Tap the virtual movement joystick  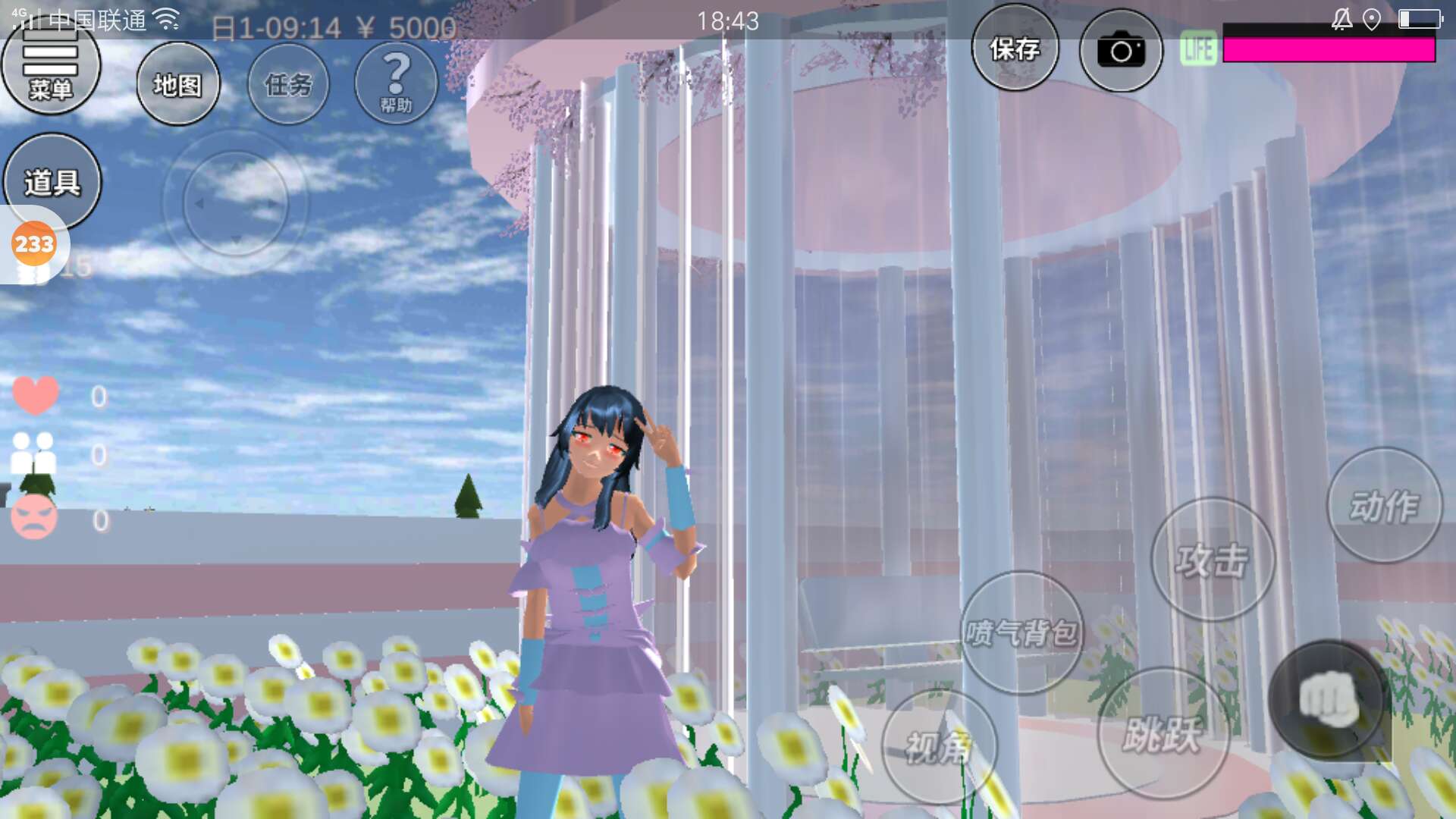click(235, 203)
